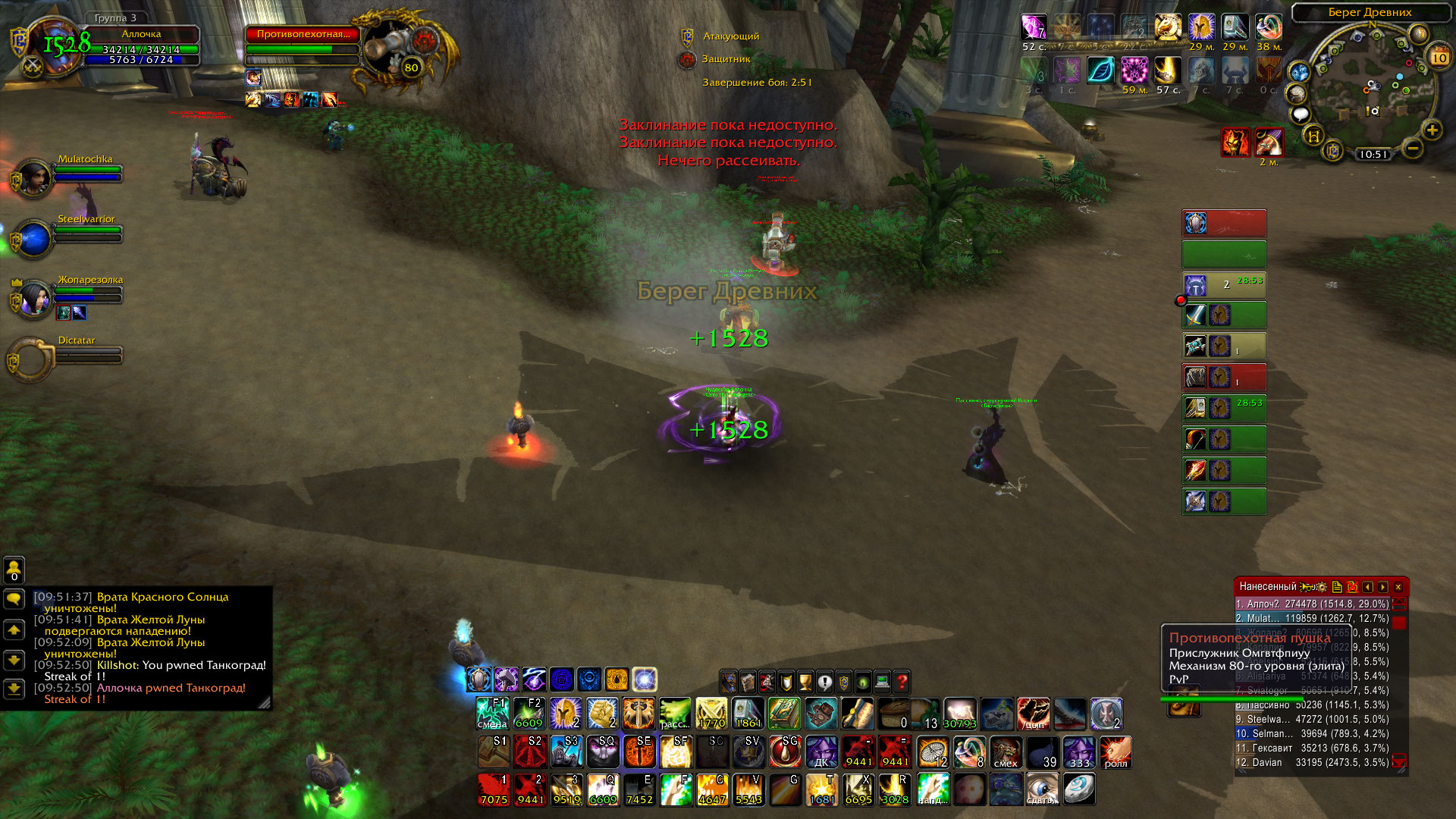Open the calendar showing day 10
The image size is (1456, 819).
click(1439, 58)
